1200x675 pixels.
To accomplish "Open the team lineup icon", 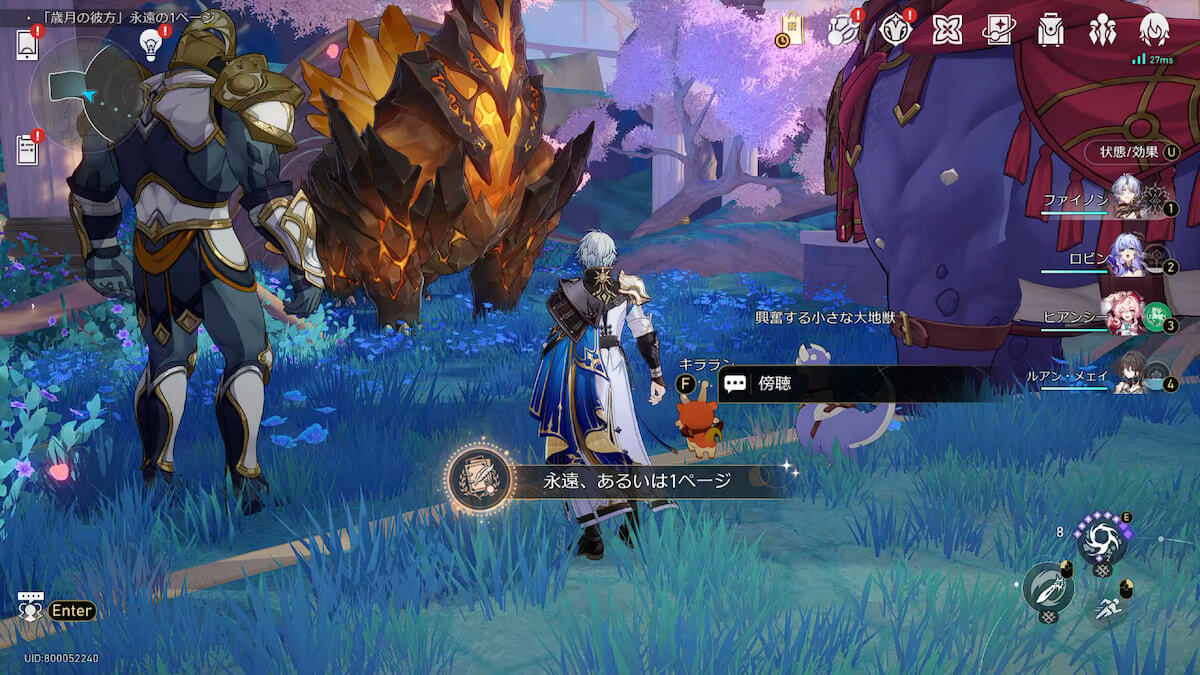I will [x=1102, y=30].
